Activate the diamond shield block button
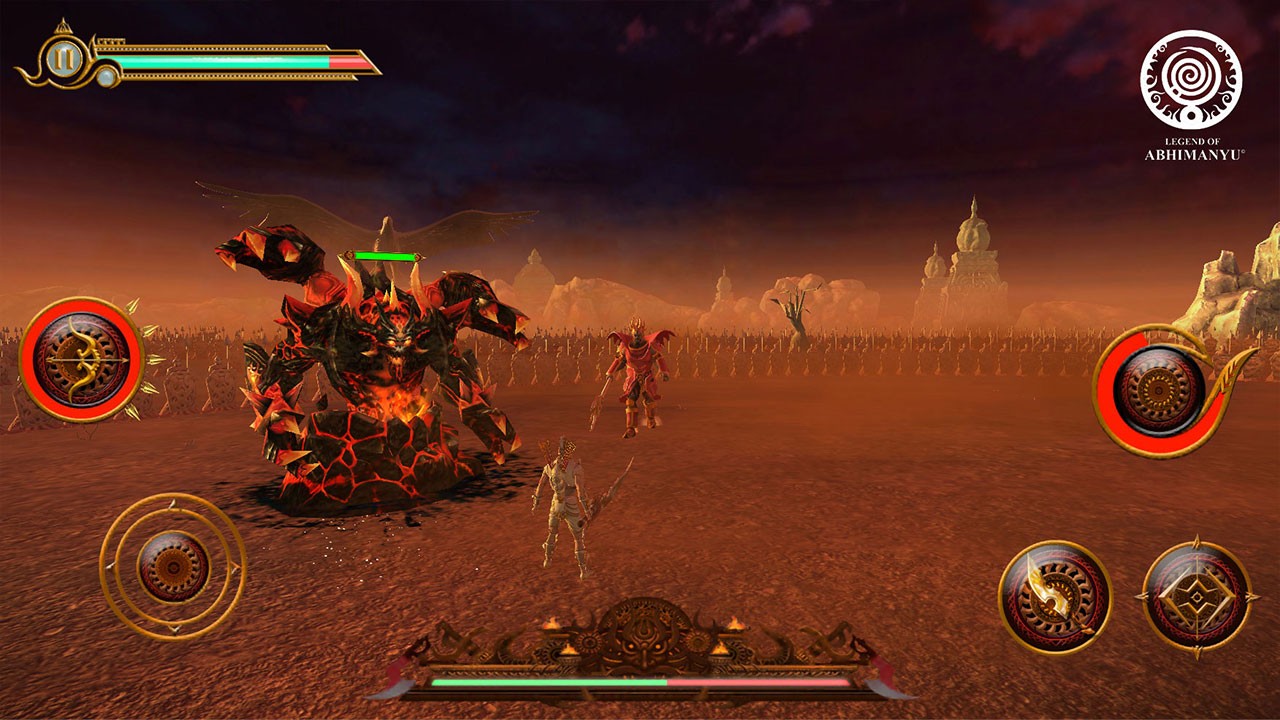The width and height of the screenshot is (1280, 720). point(1196,597)
